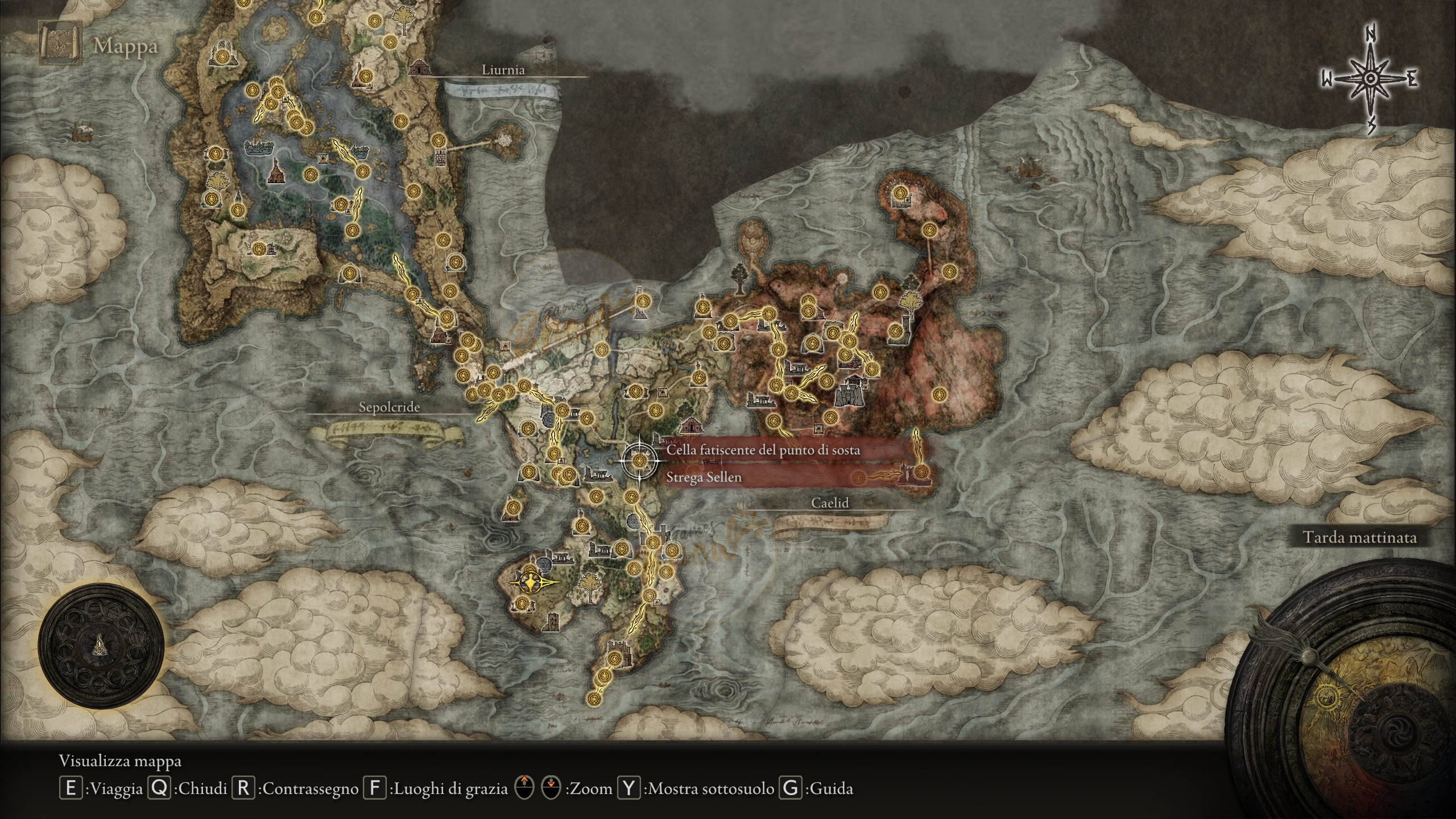Screen dimensions: 1456x819
Task: Click the Cella fatiscente del punto di sosta label
Action: [763, 450]
